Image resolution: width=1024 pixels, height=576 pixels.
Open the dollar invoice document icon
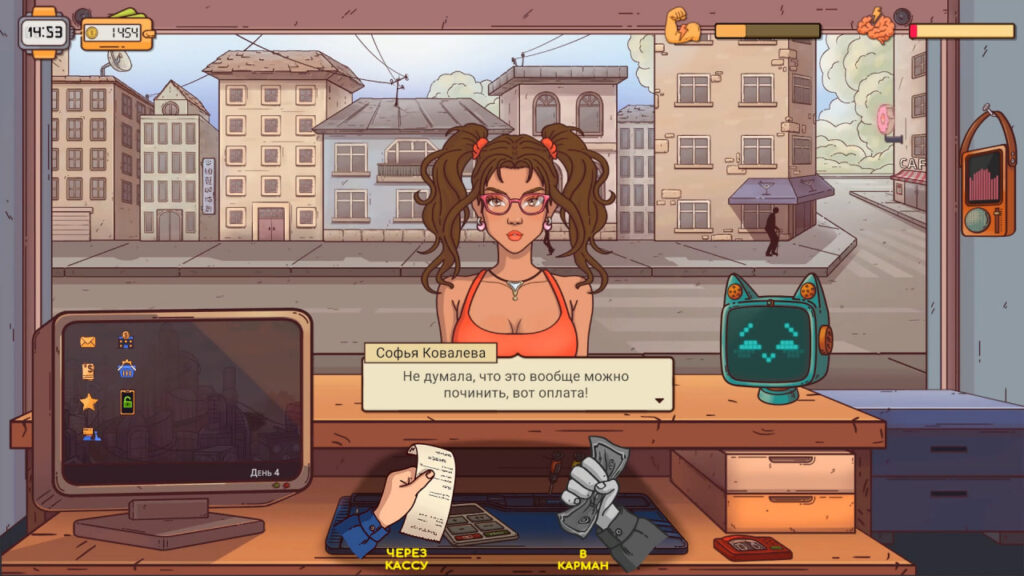pos(88,371)
